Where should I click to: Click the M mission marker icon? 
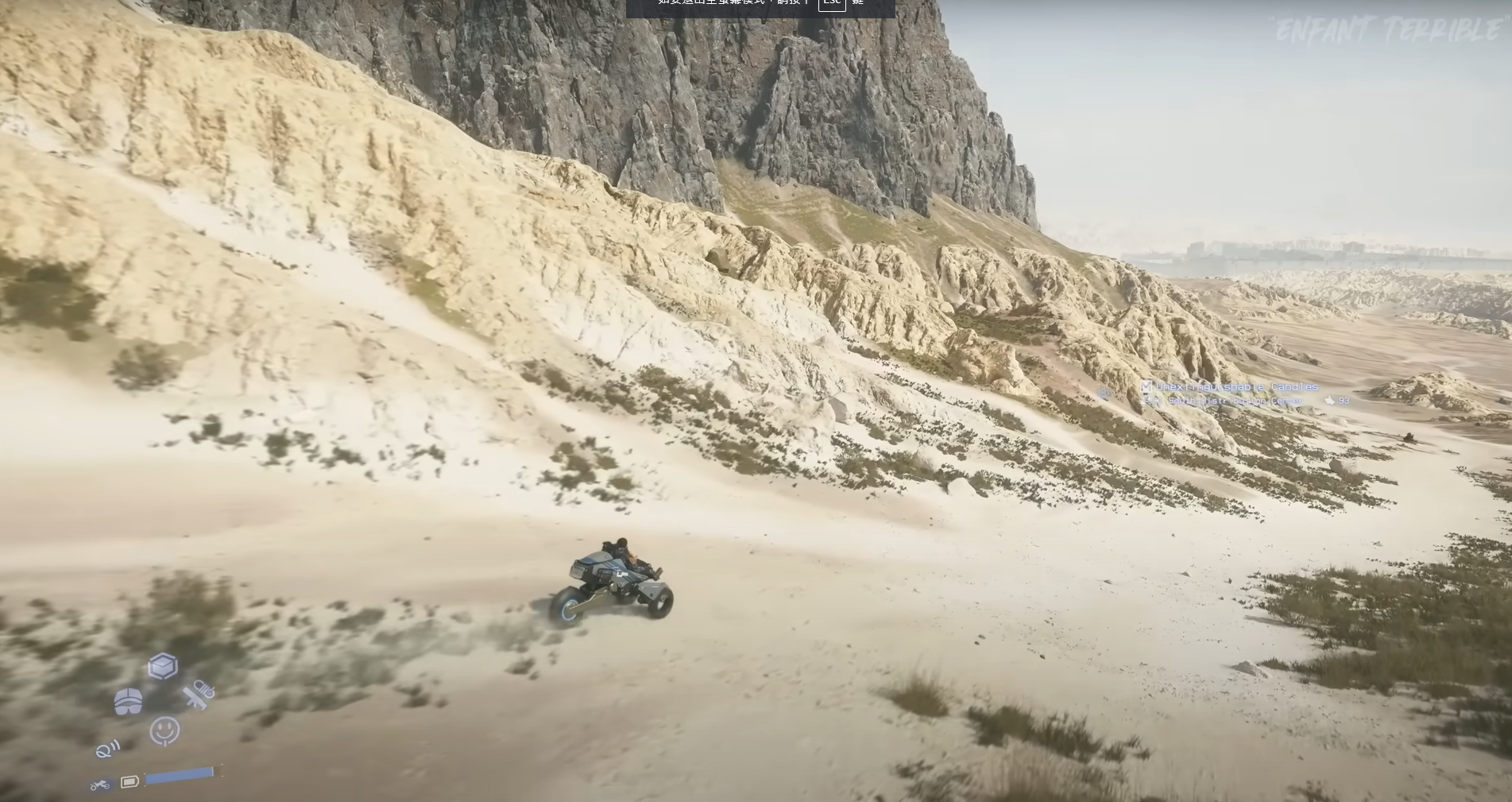pyautogui.click(x=1147, y=387)
